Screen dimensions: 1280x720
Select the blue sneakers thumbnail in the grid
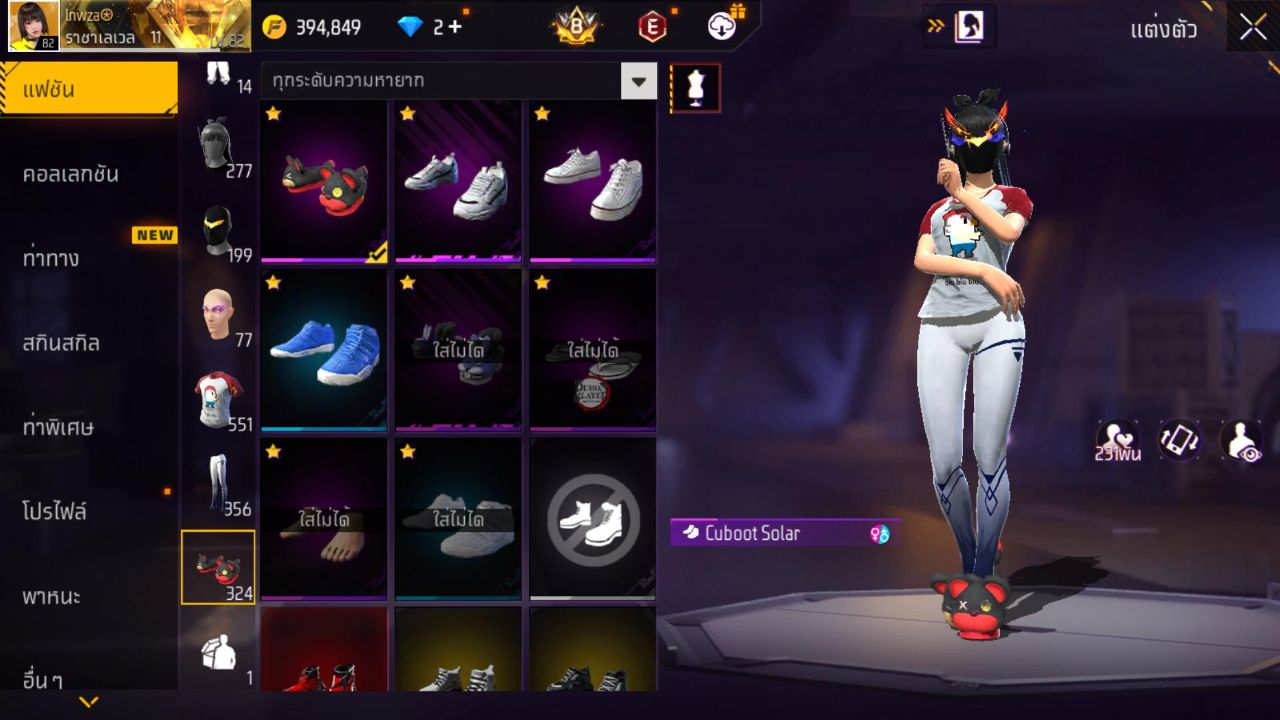tap(324, 352)
